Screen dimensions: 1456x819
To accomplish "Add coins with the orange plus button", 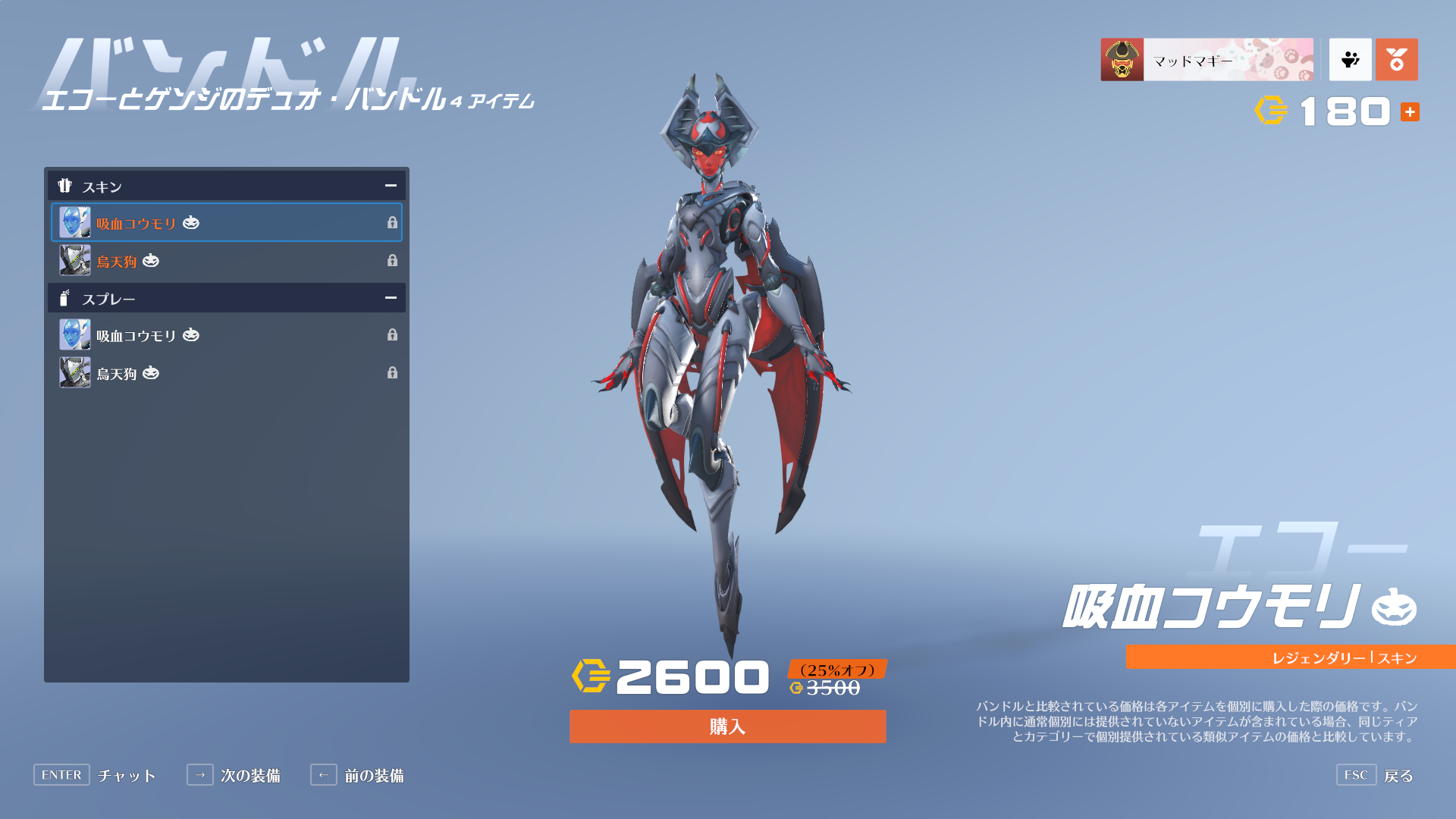I will 1410,112.
